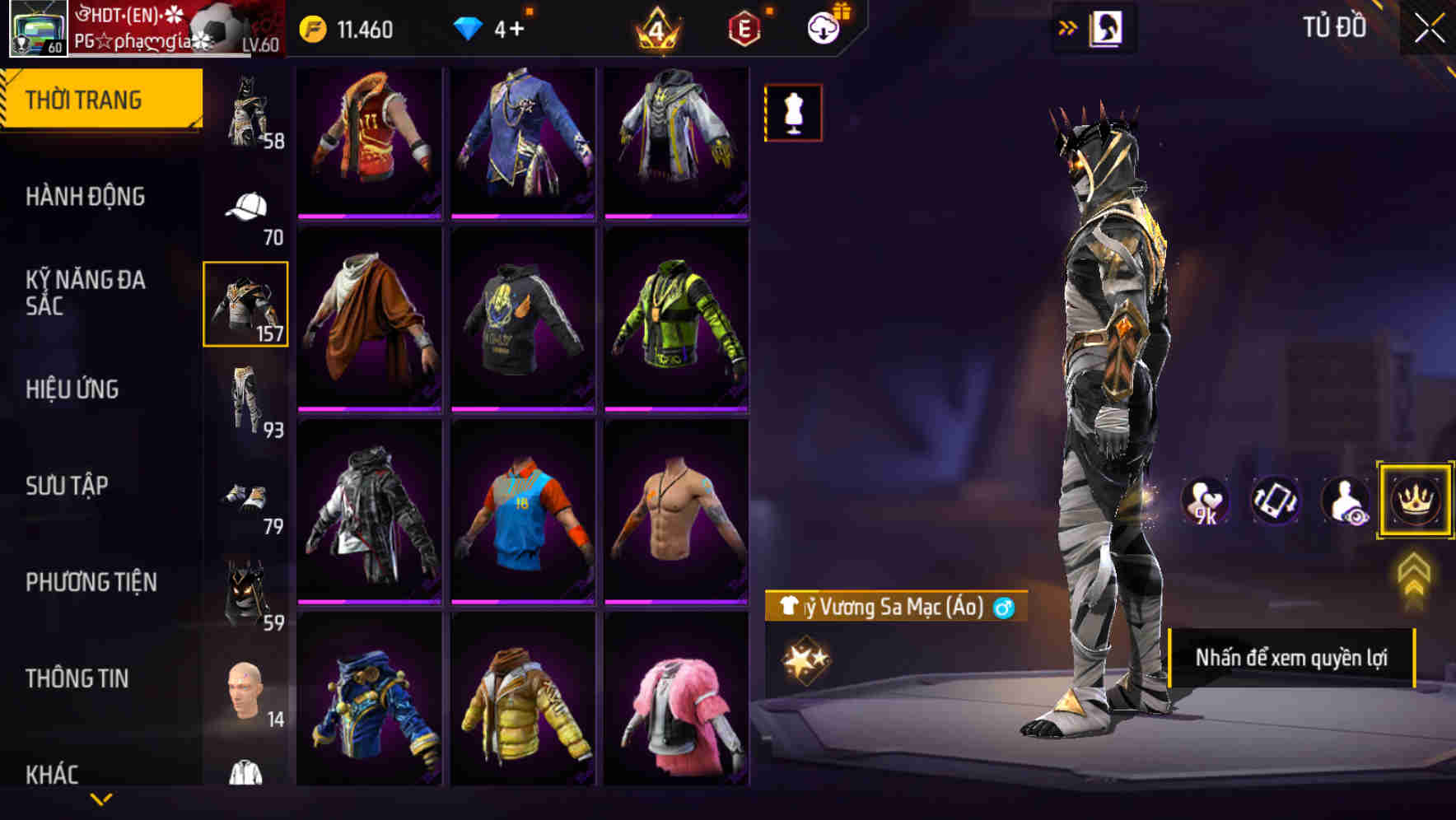Collapse category list via bottom down chevron

click(x=102, y=798)
